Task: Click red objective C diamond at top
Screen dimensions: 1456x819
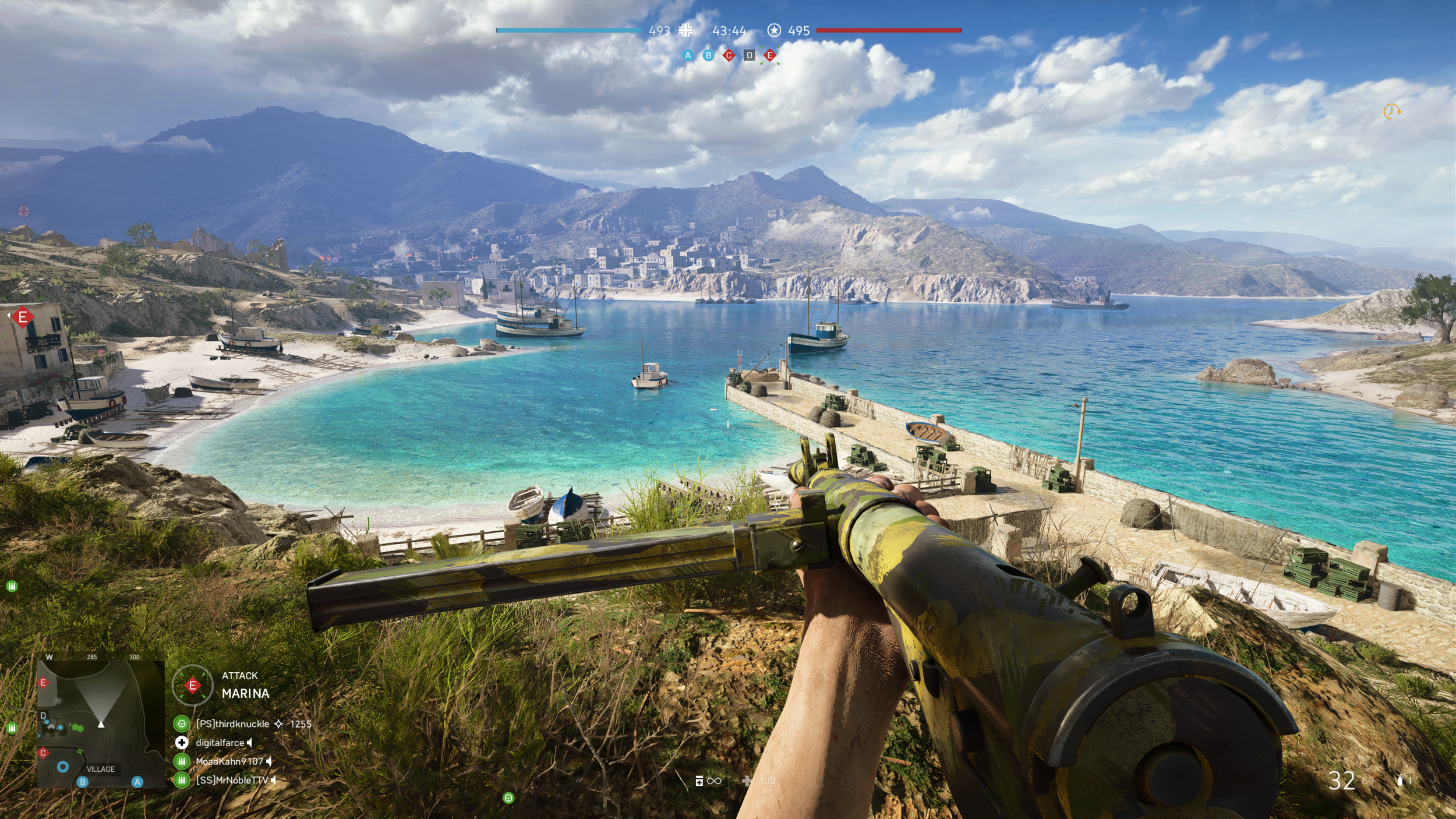Action: click(729, 55)
